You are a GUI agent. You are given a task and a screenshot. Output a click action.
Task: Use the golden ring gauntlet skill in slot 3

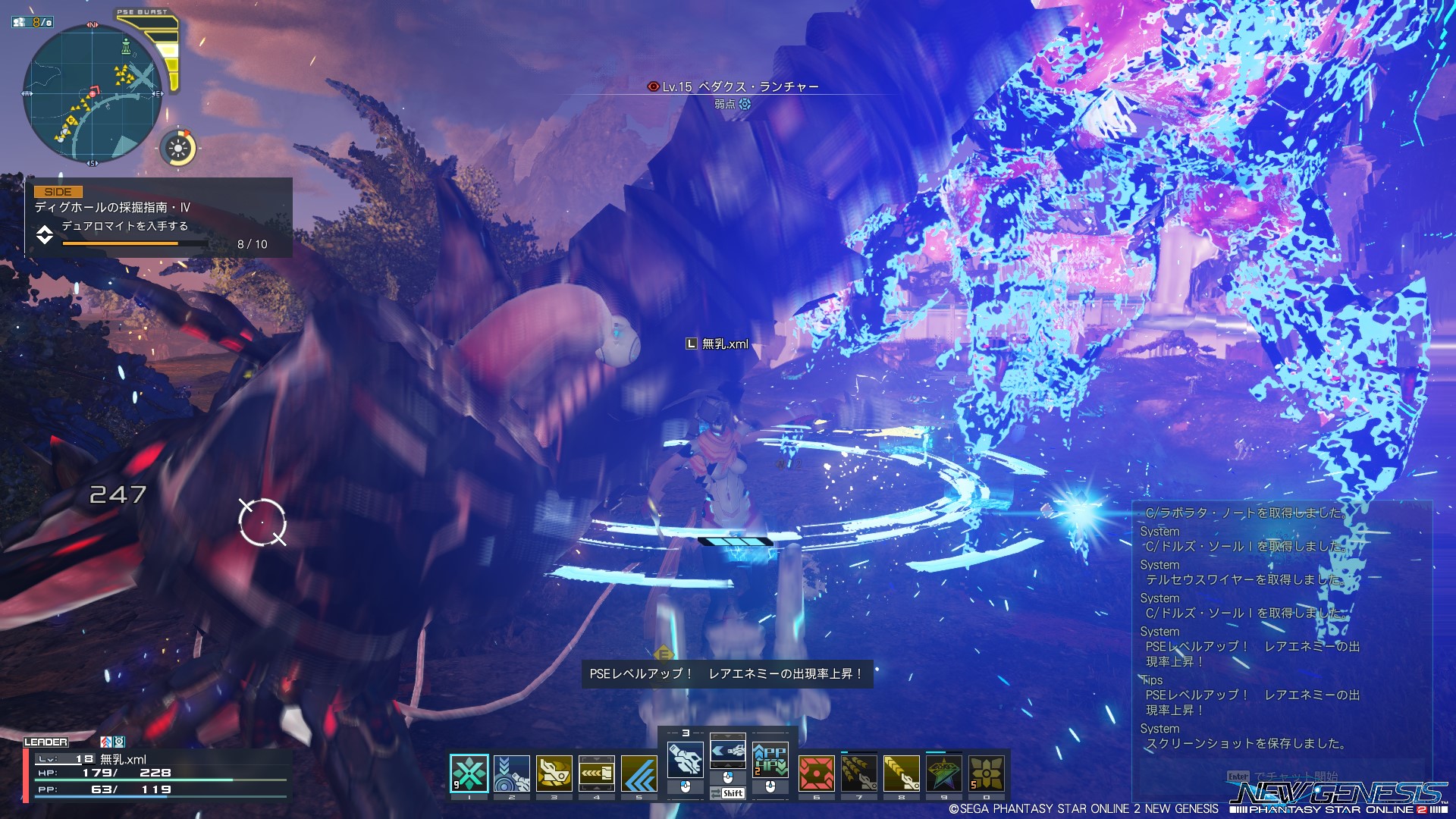(x=554, y=773)
